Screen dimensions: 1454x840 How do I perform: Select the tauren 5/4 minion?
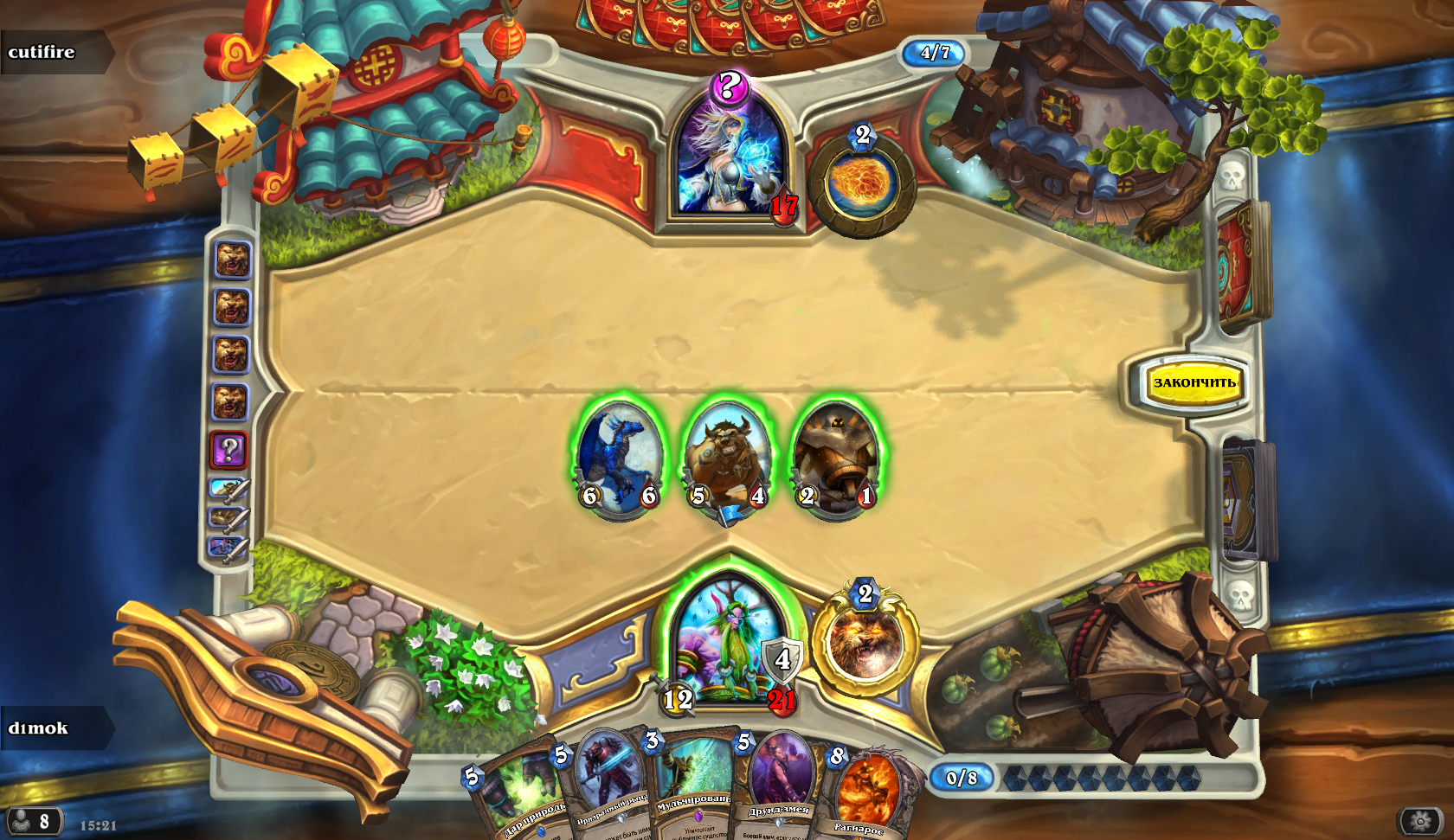click(x=727, y=458)
